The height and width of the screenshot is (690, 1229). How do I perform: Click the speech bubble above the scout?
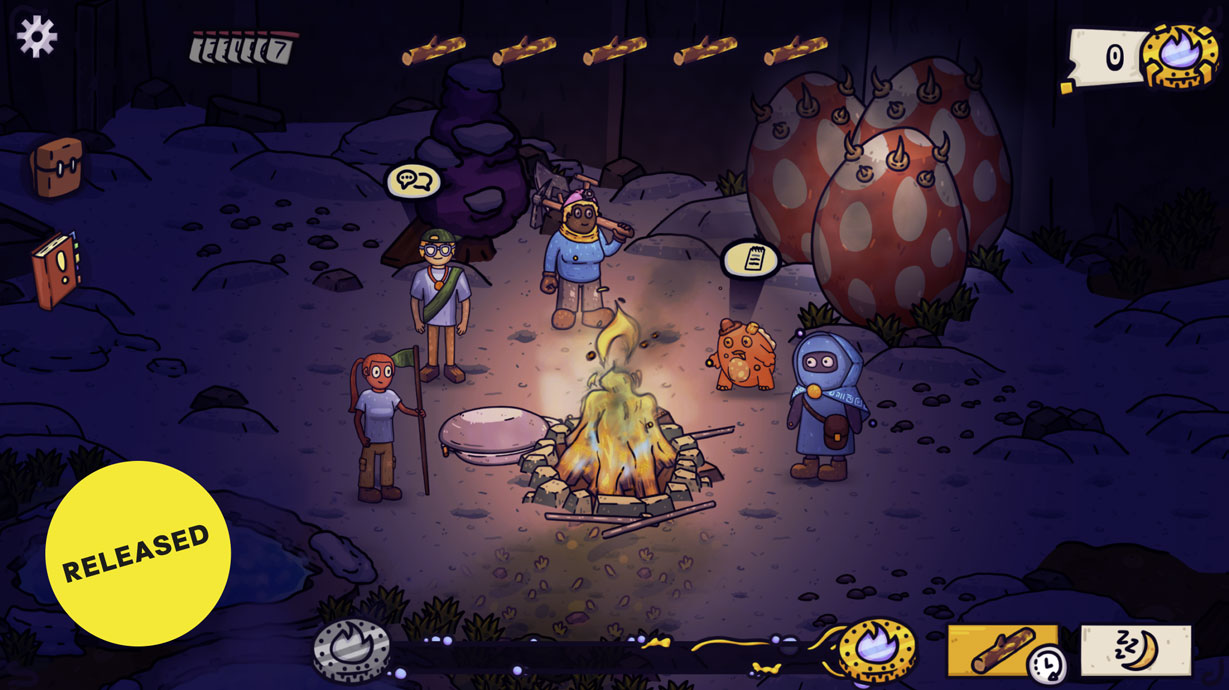[414, 181]
